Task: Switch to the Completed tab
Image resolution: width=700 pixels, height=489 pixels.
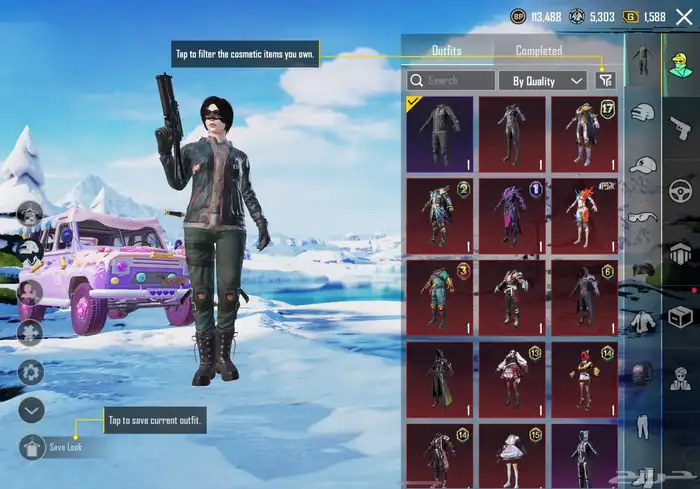Action: [538, 50]
